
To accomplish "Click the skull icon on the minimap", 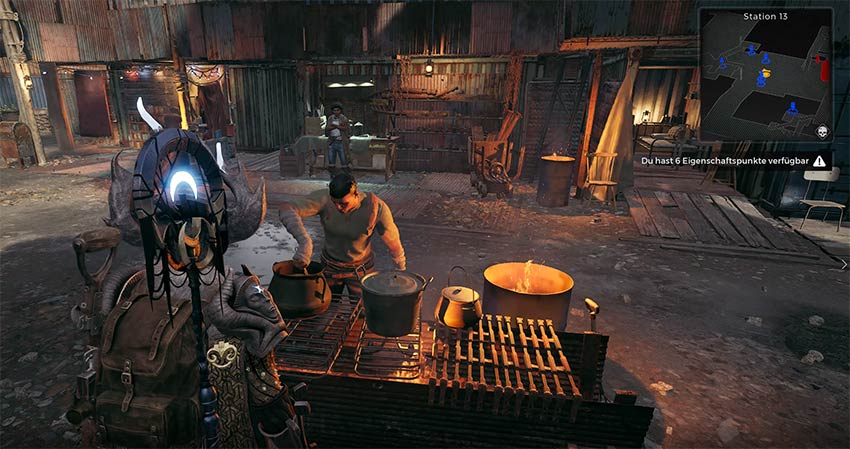I will tap(823, 132).
